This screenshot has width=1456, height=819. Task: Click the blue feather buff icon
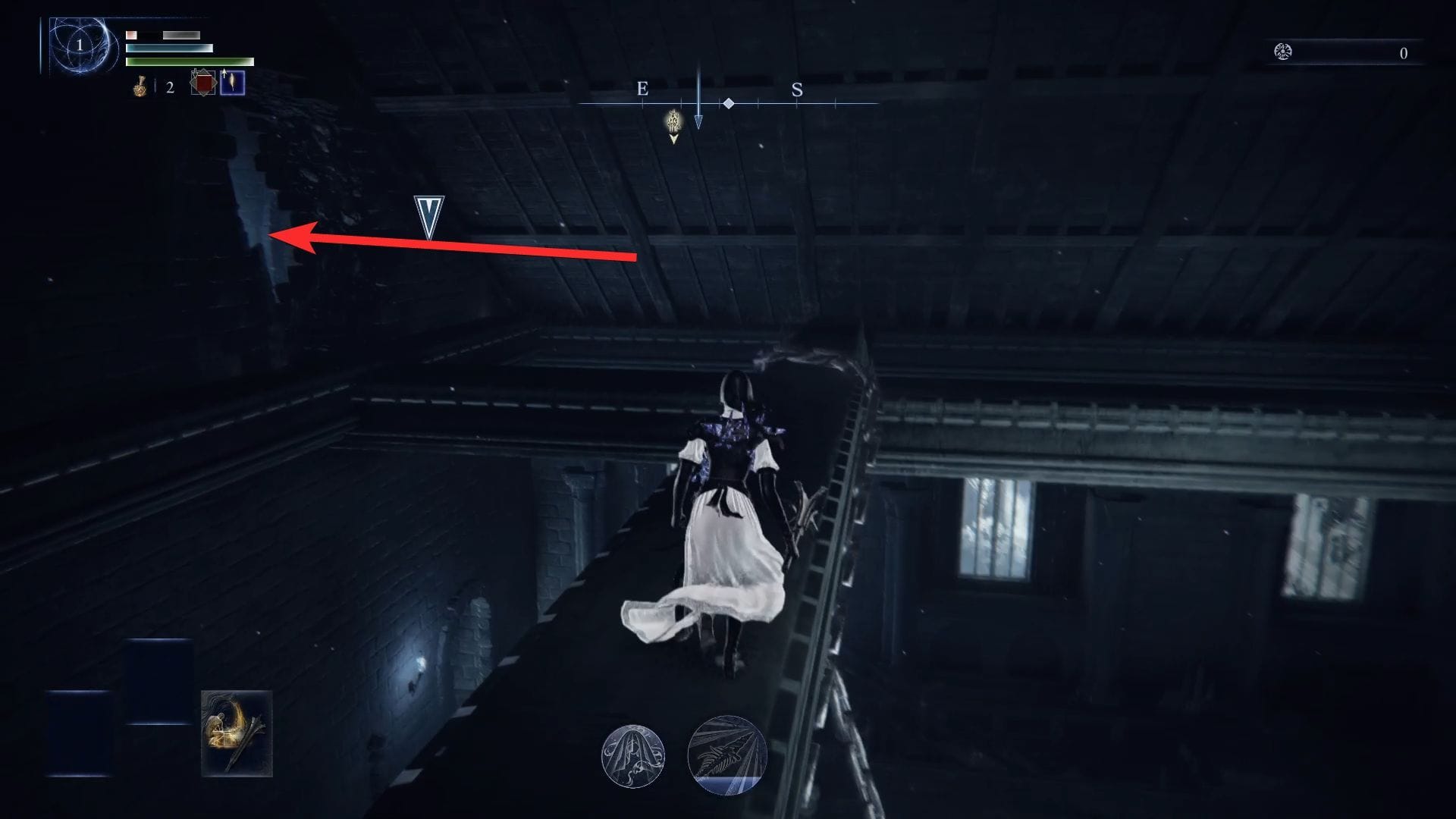tap(233, 83)
